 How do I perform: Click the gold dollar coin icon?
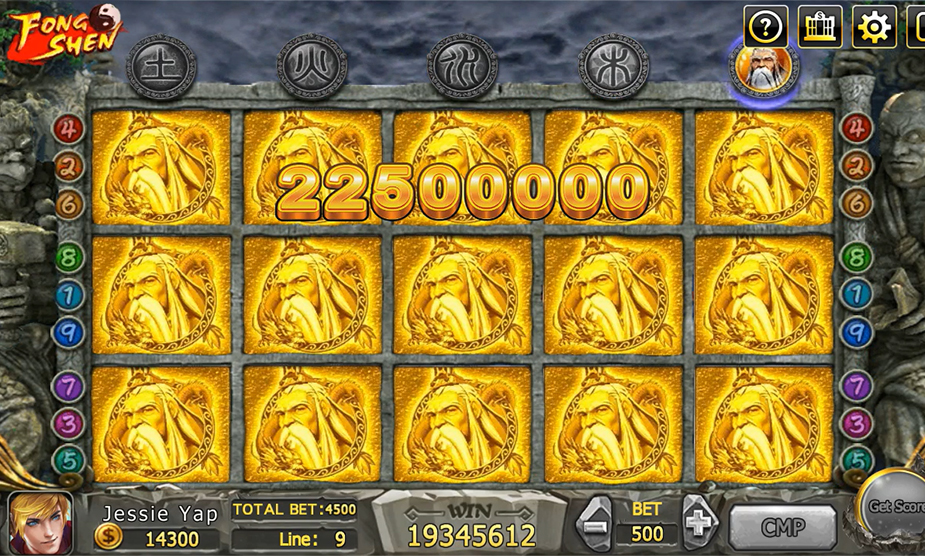[108, 538]
